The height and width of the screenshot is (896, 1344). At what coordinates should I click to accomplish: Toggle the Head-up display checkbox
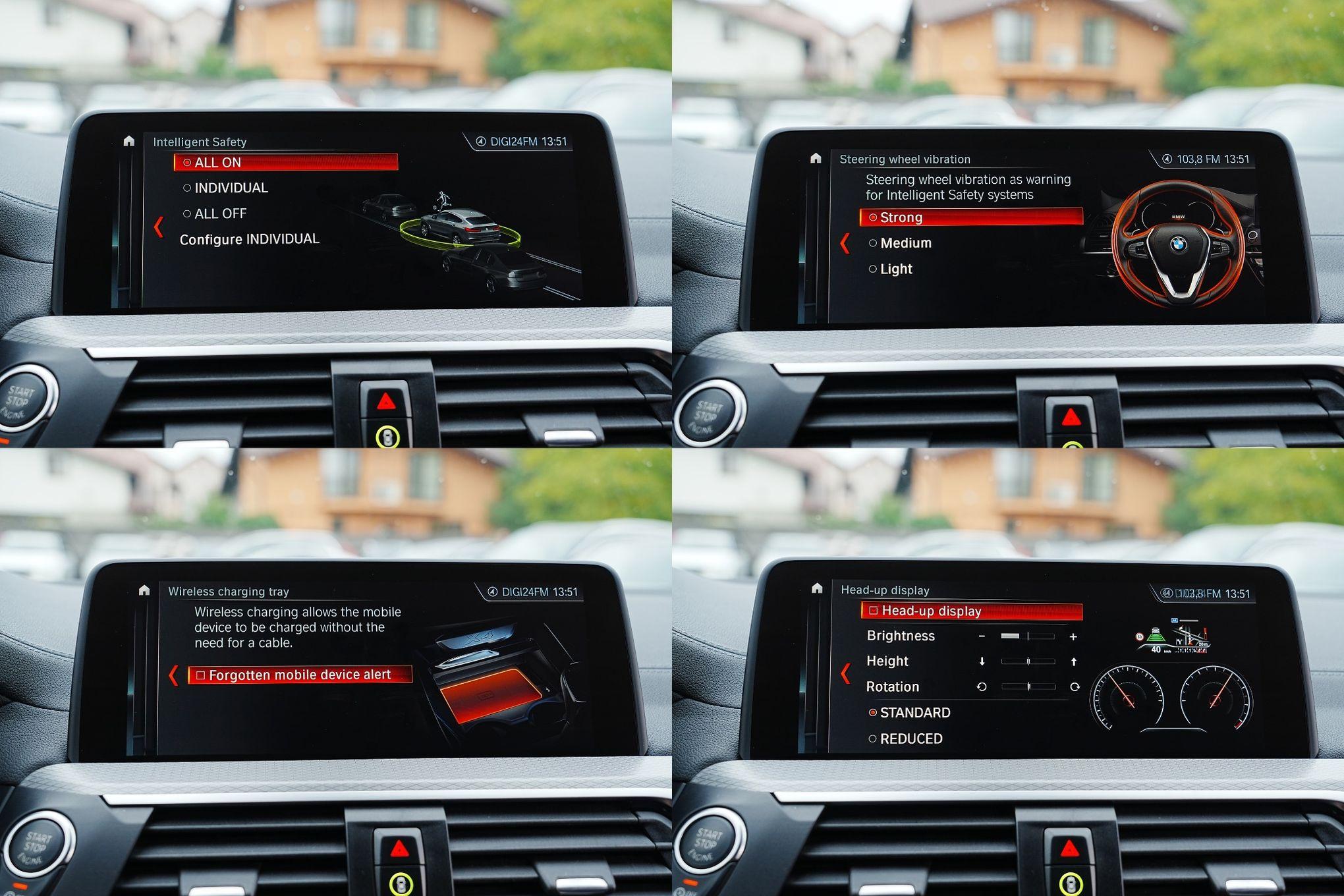click(874, 611)
